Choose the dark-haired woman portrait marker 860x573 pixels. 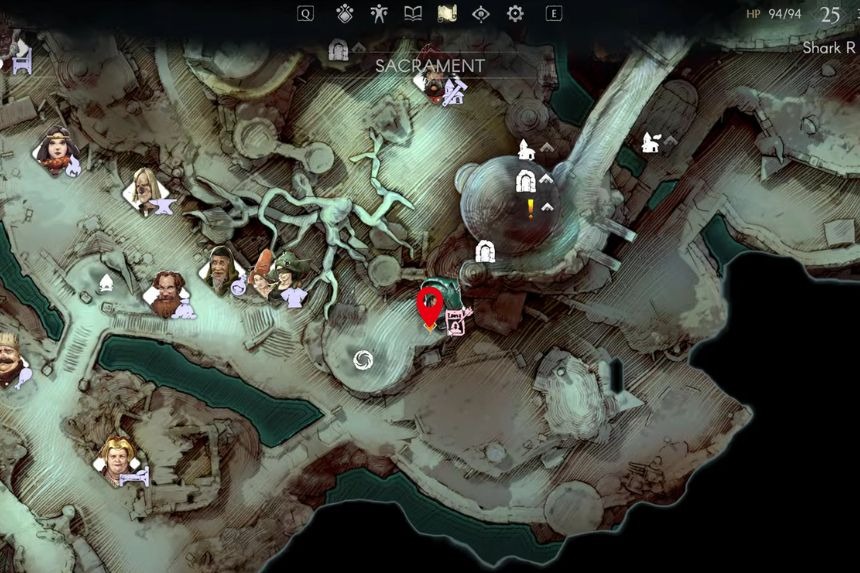[55, 150]
